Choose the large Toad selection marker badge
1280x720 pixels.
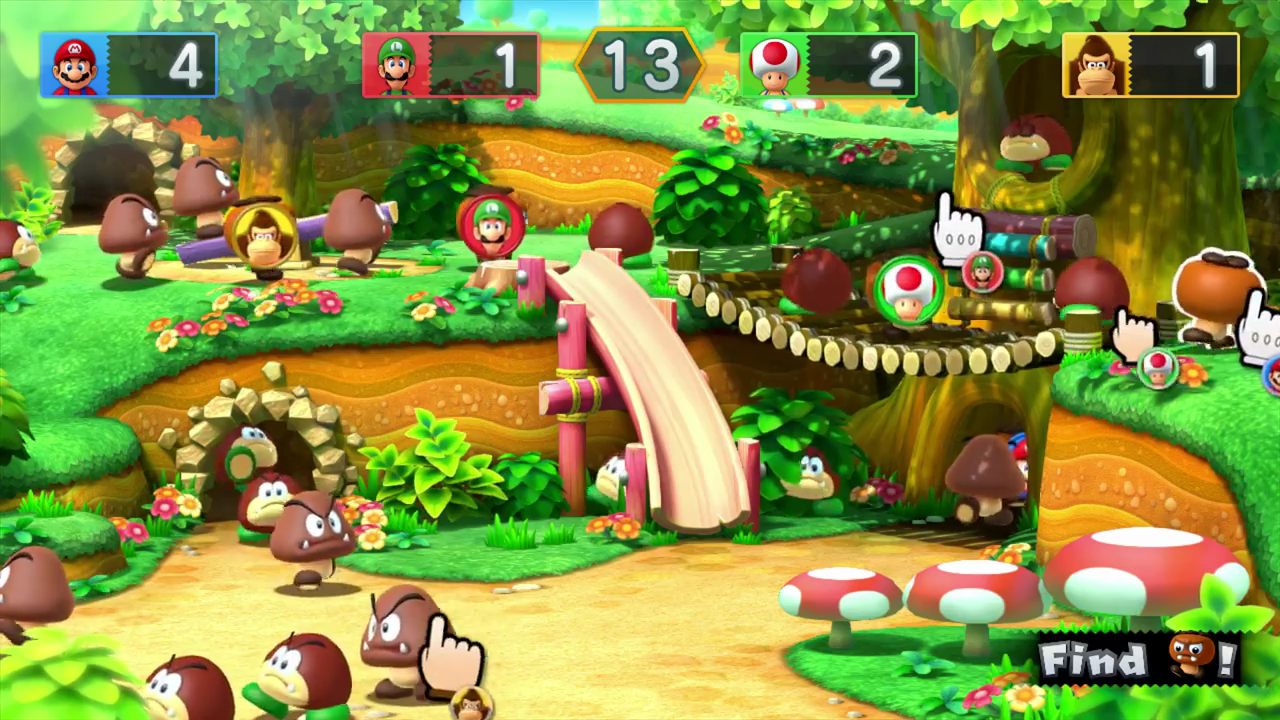click(x=907, y=289)
